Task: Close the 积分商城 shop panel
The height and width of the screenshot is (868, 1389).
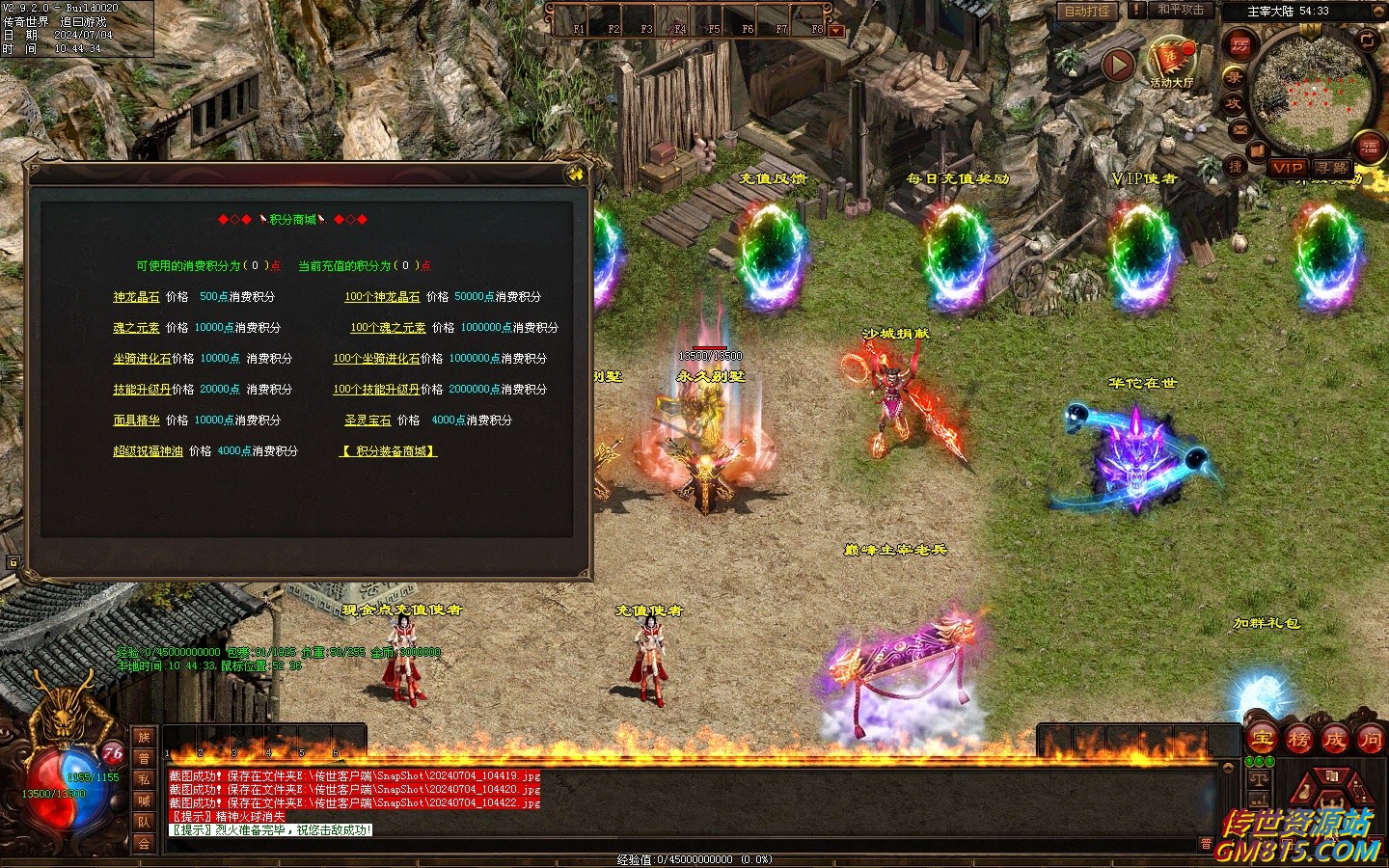Action: [x=576, y=174]
